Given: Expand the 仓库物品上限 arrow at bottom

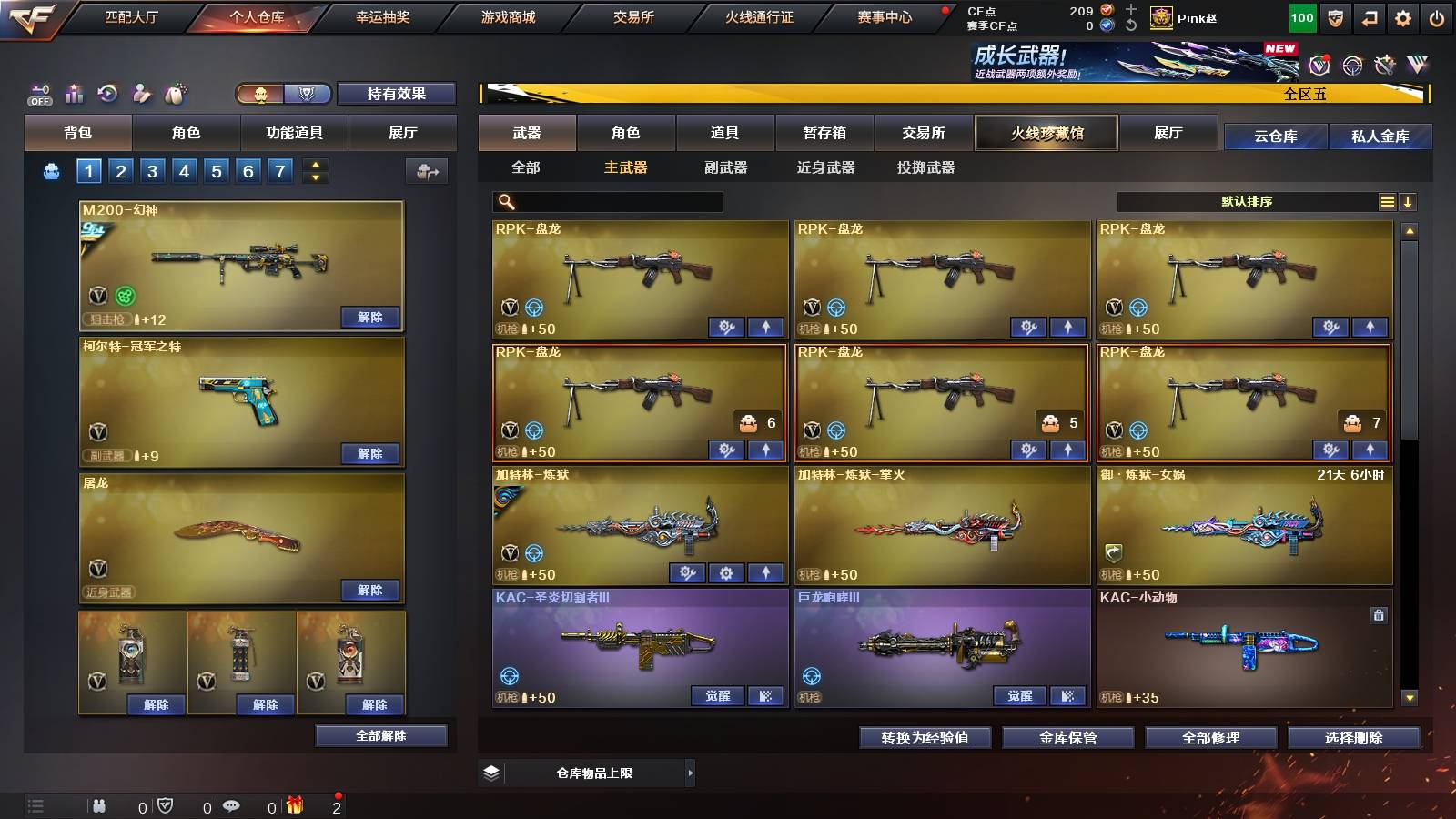Looking at the screenshot, I should 690,772.
